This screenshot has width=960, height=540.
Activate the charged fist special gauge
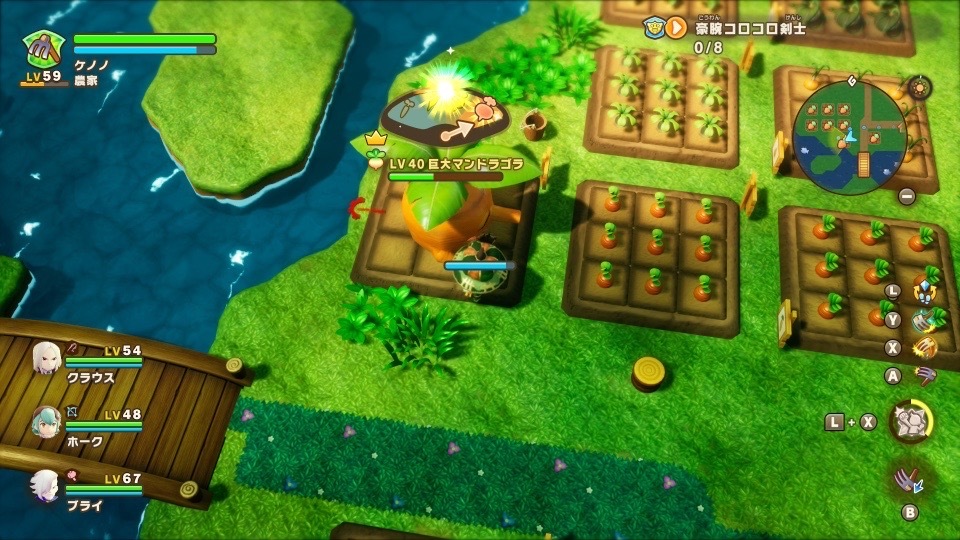[910, 421]
